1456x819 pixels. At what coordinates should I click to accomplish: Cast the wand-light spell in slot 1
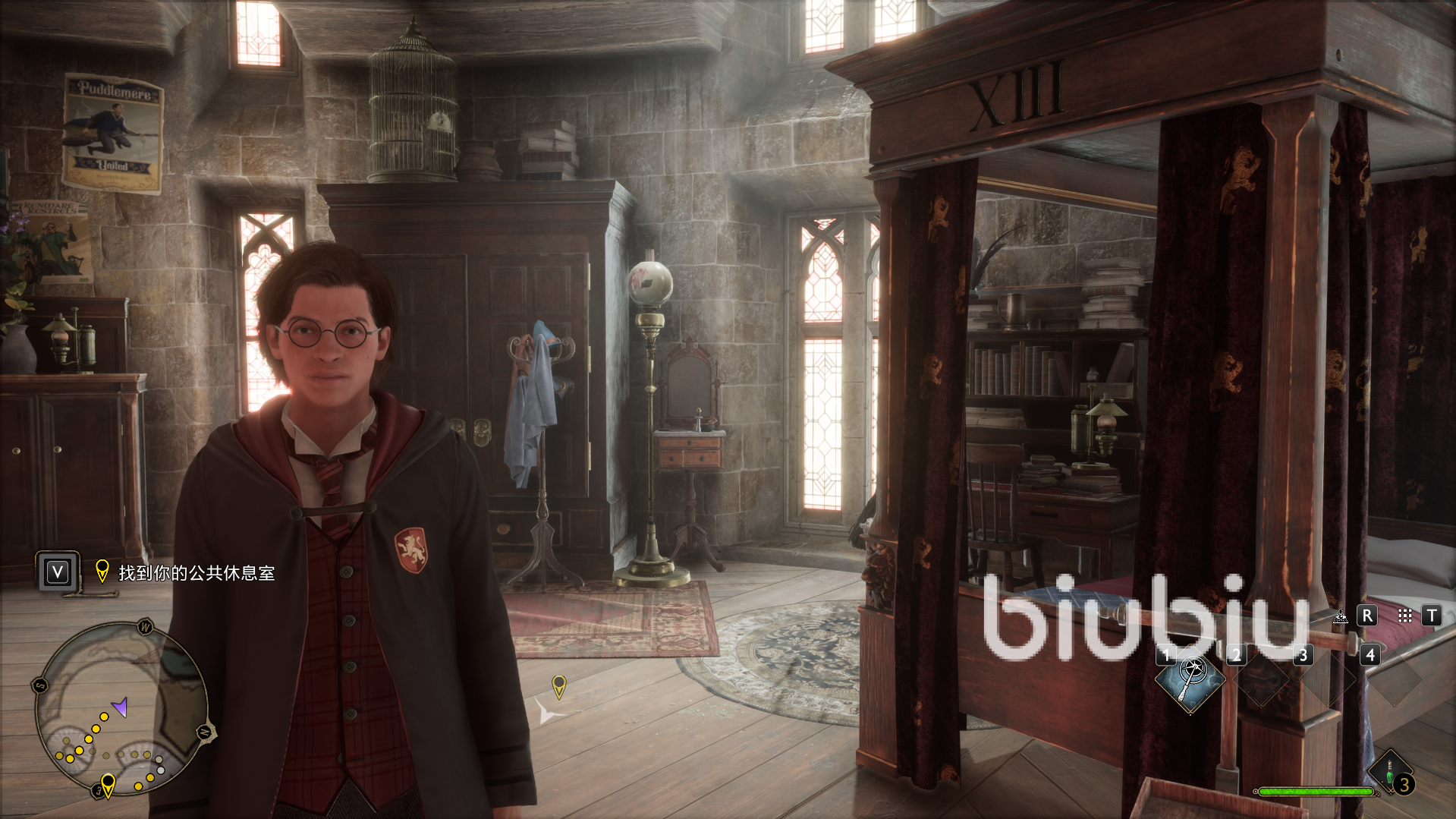(1190, 678)
